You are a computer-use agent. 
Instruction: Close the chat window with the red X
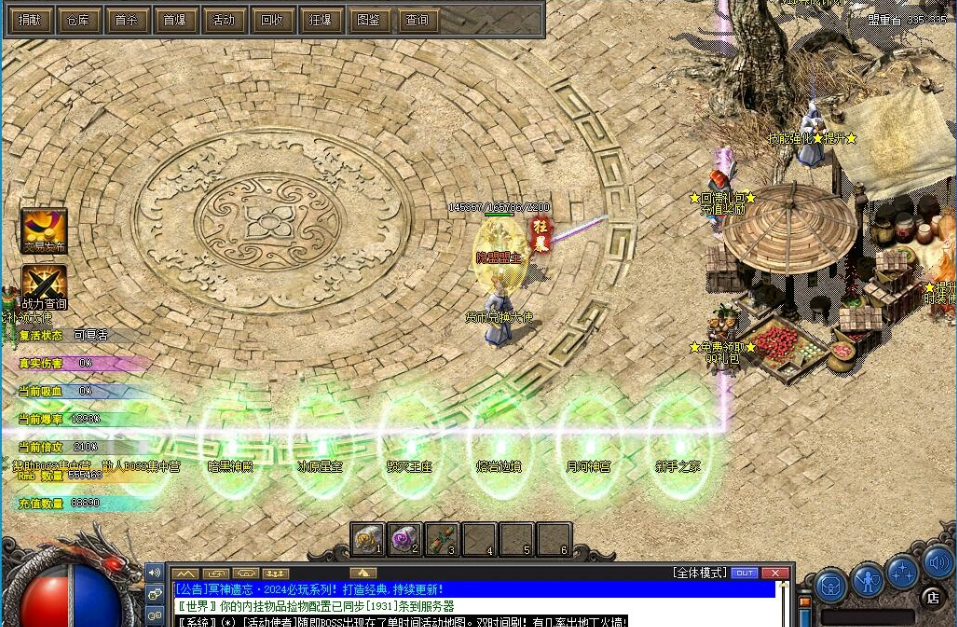(x=775, y=573)
